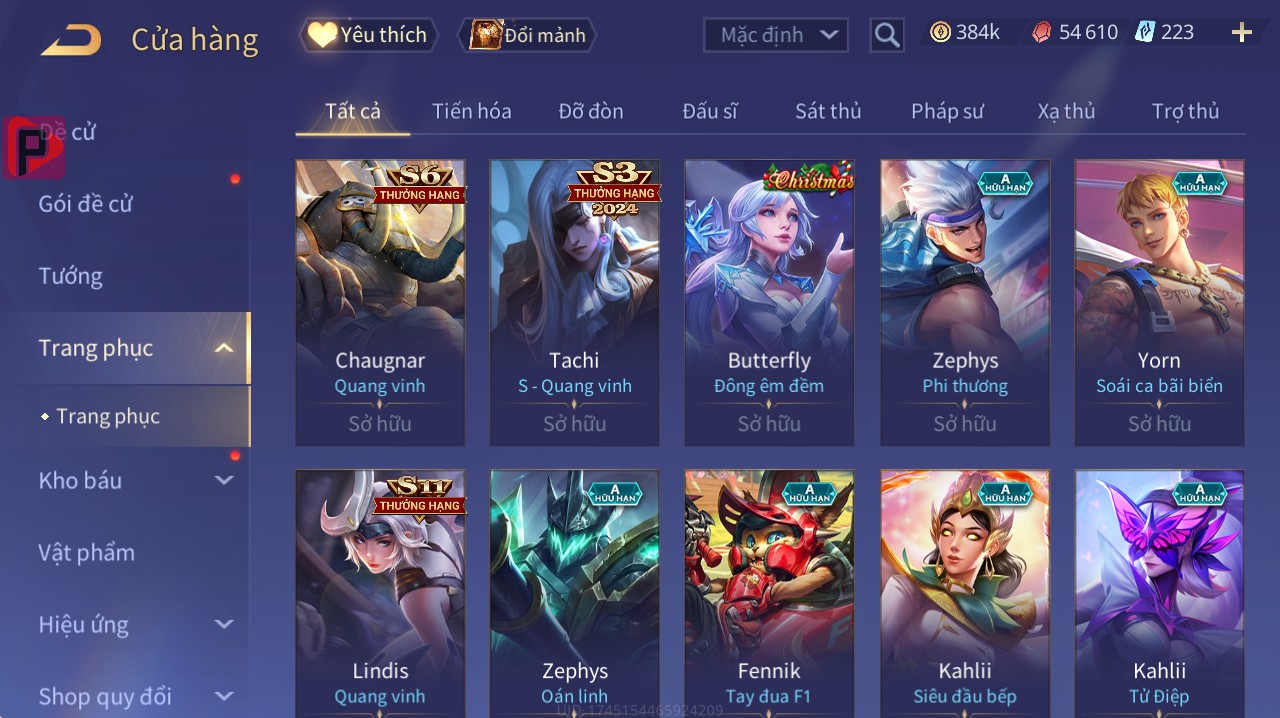Select the Butterfly Đông êm đềm skin card
This screenshot has width=1280, height=718.
[769, 302]
